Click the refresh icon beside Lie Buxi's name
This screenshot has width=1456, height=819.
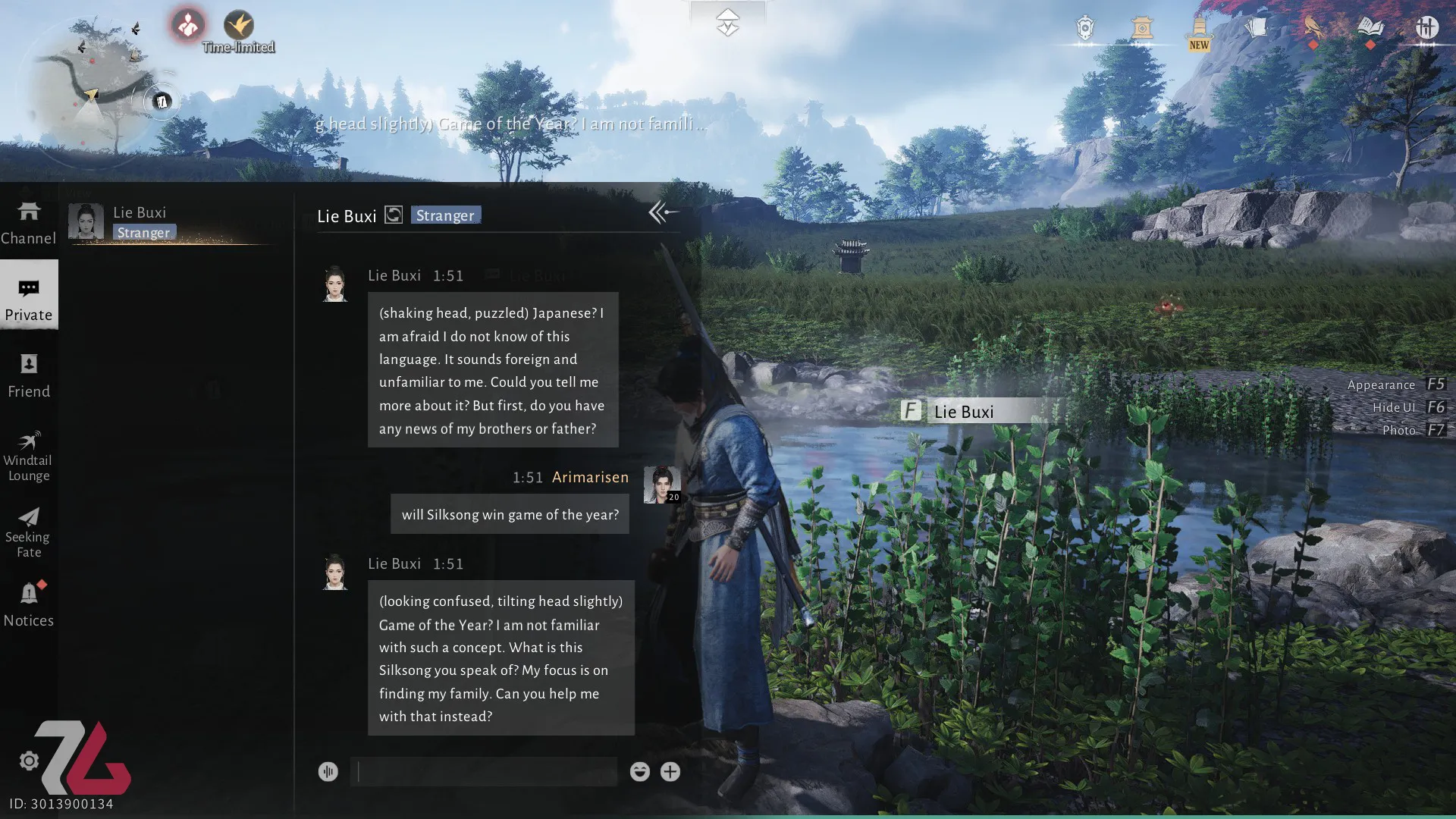click(394, 215)
